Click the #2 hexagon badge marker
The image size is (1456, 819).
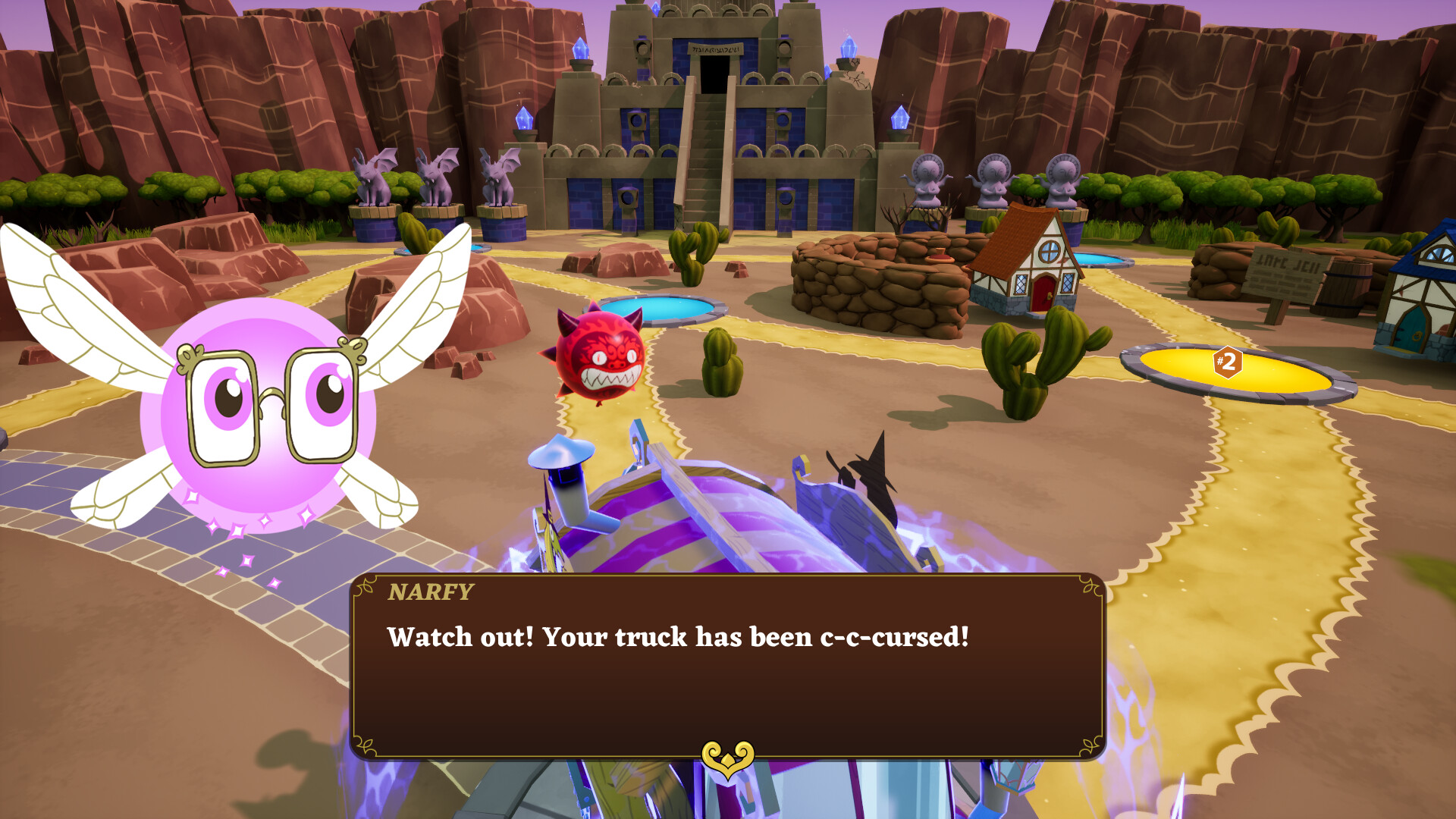click(1228, 365)
